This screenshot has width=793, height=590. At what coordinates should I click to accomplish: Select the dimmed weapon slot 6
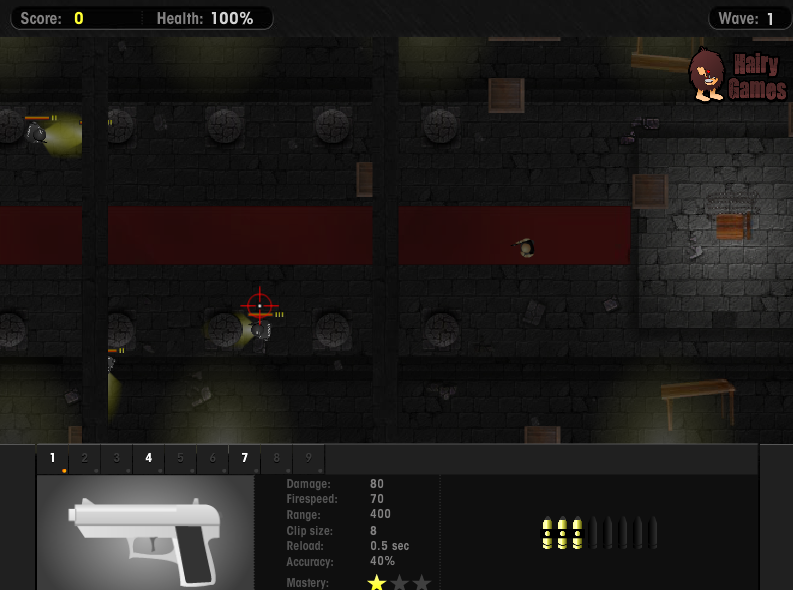pos(213,459)
